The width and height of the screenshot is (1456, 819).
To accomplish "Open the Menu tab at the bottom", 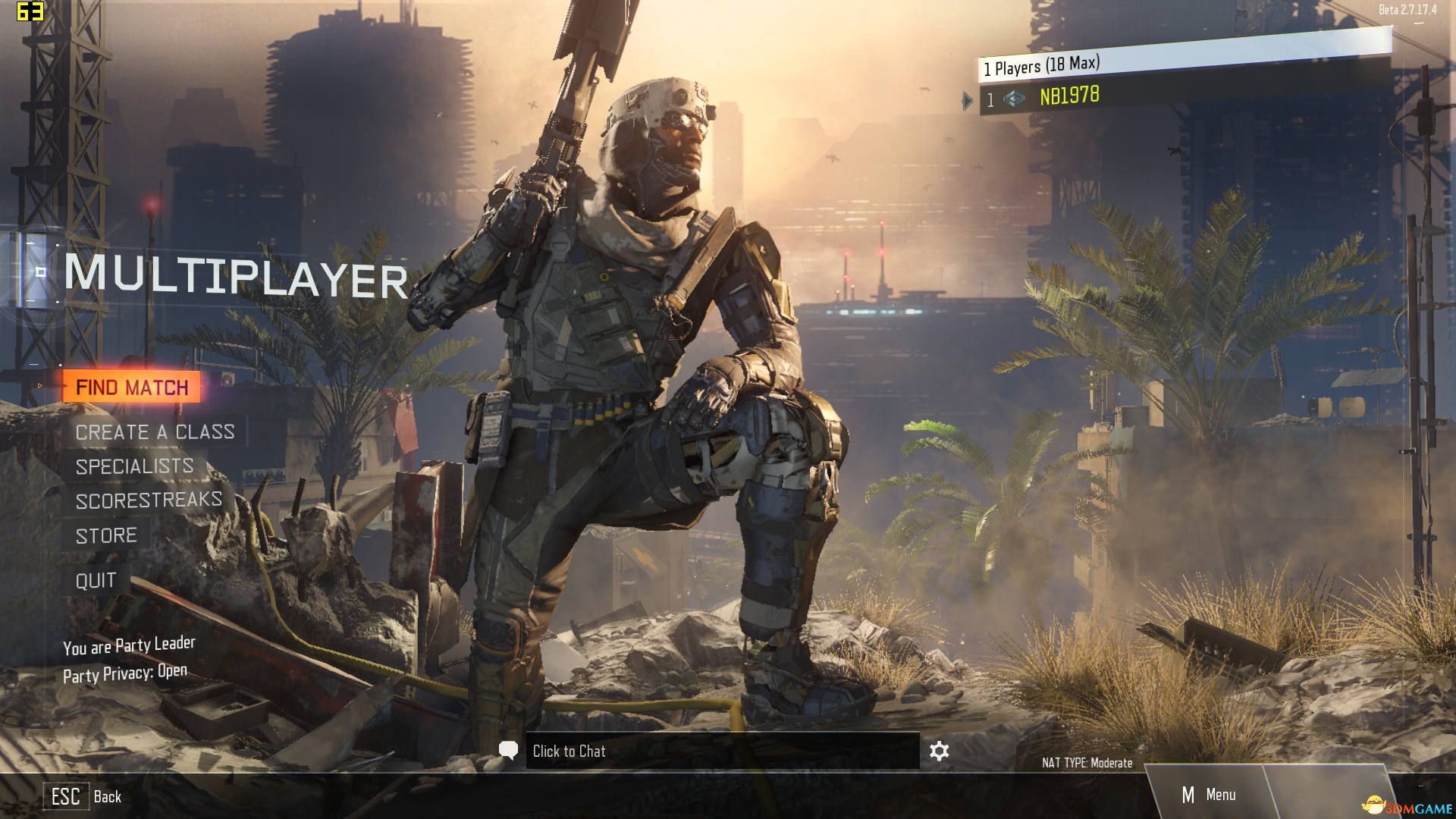I will [x=1209, y=795].
